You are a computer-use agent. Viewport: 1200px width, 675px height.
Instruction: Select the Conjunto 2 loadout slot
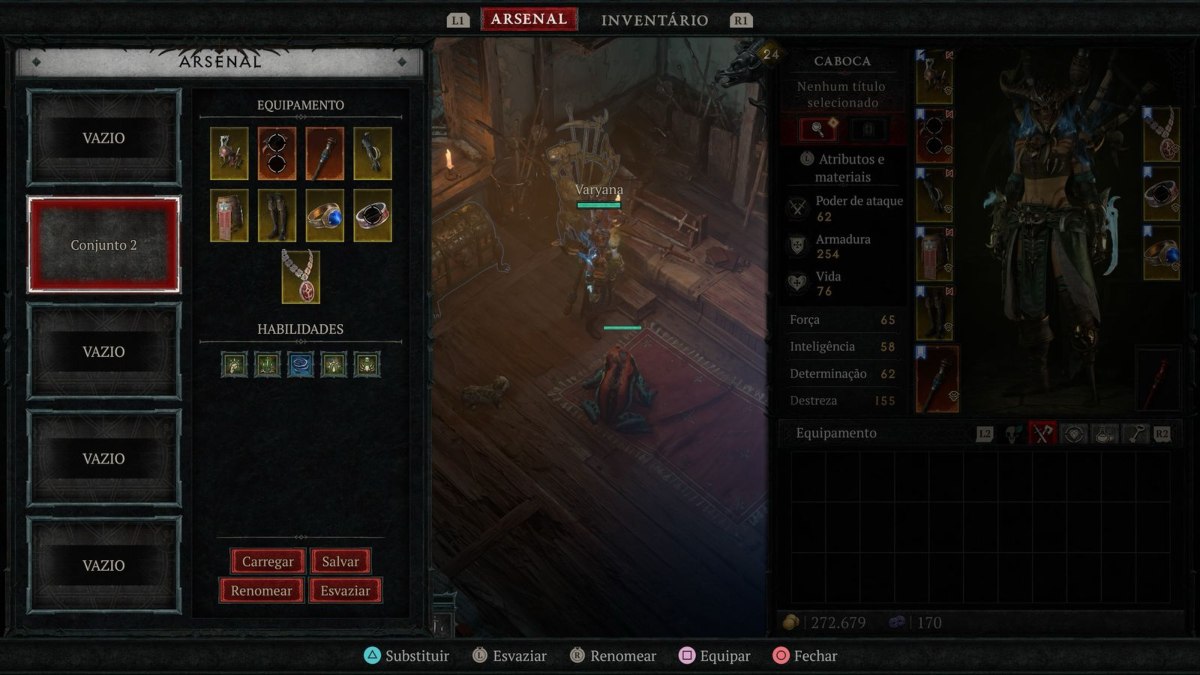pyautogui.click(x=104, y=245)
